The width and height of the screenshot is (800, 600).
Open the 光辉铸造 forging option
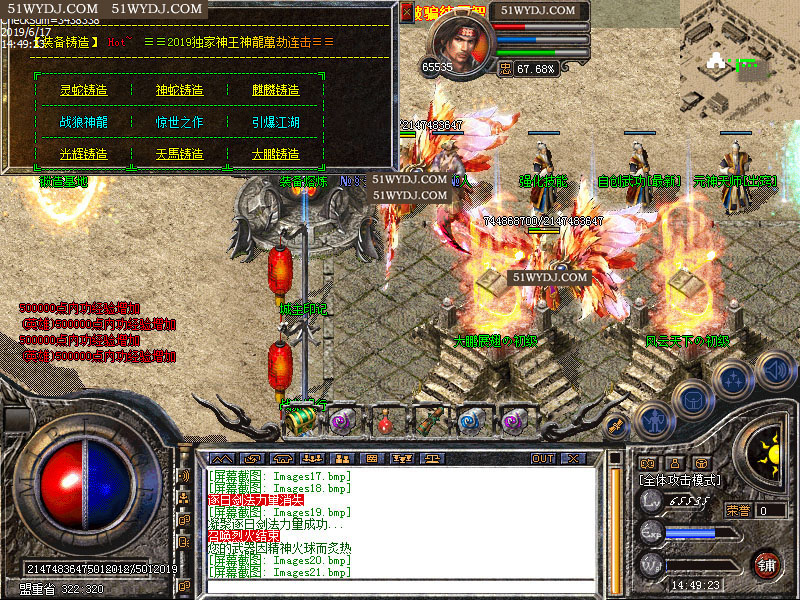[x=83, y=154]
